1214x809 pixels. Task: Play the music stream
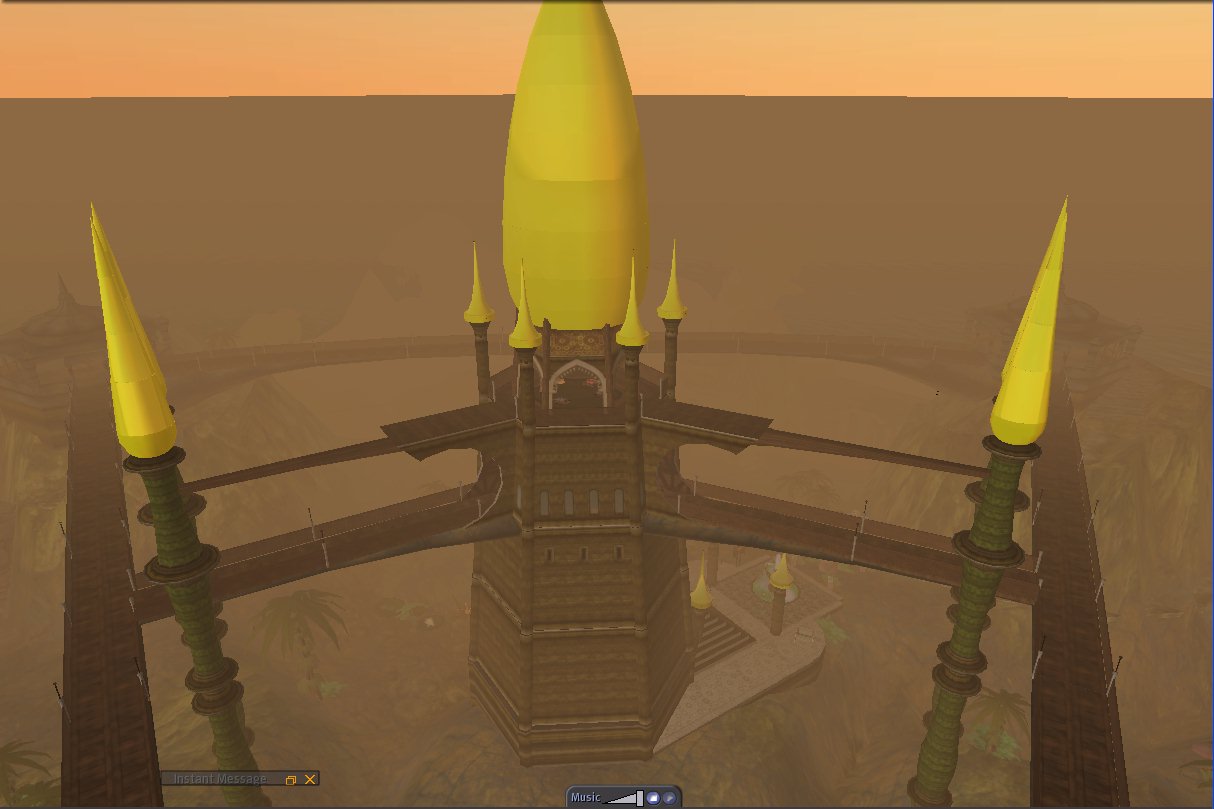coord(669,797)
